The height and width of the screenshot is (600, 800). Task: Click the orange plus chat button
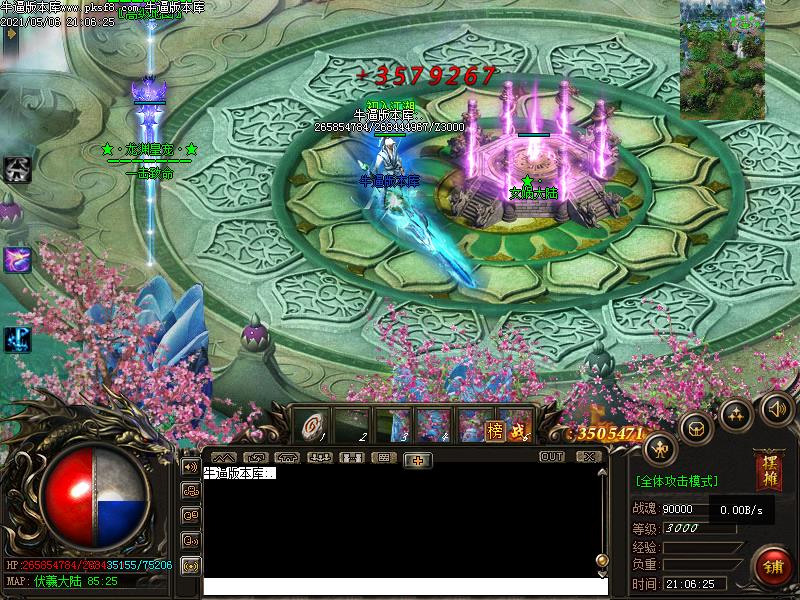coord(417,459)
